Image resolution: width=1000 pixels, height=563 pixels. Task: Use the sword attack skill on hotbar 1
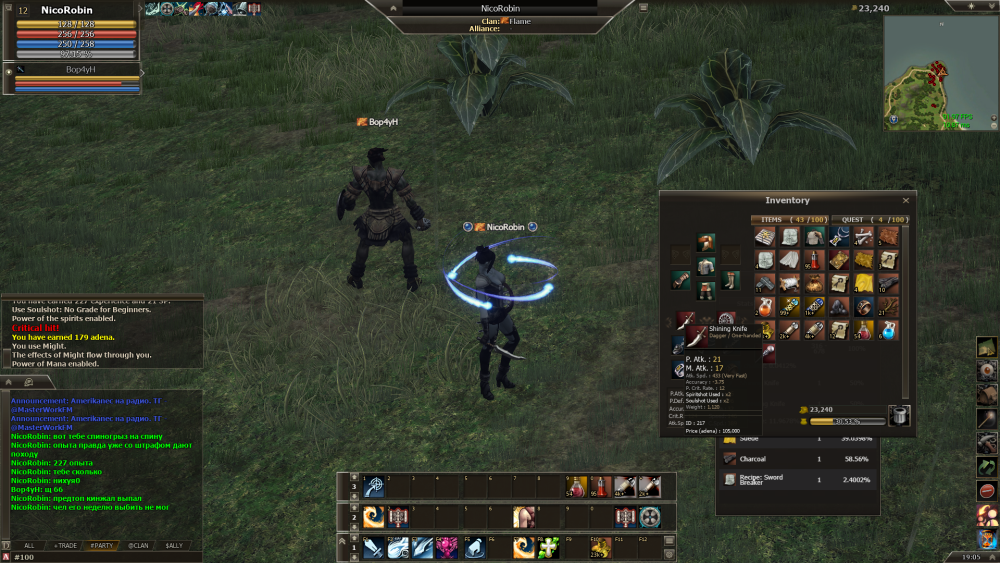click(372, 548)
